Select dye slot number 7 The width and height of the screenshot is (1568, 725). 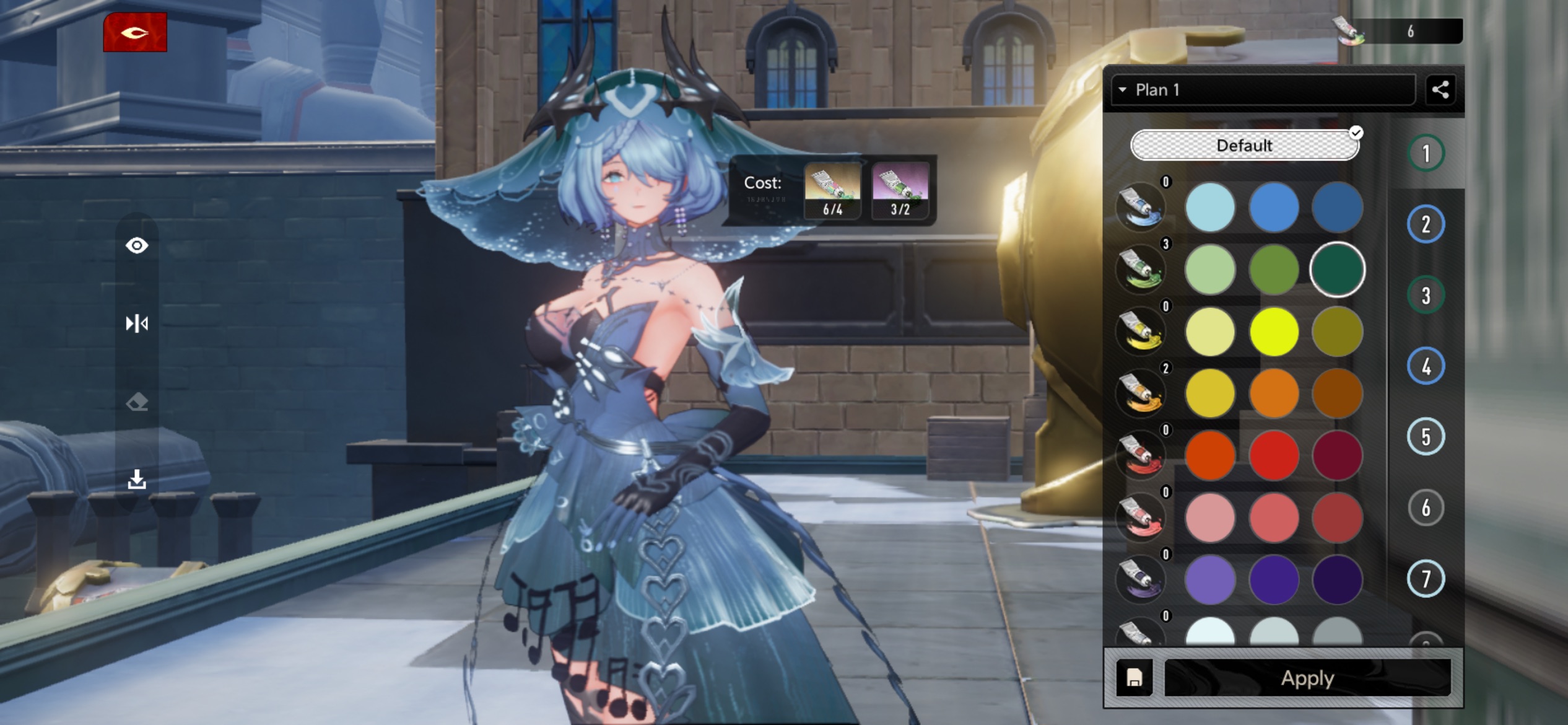click(x=1426, y=579)
